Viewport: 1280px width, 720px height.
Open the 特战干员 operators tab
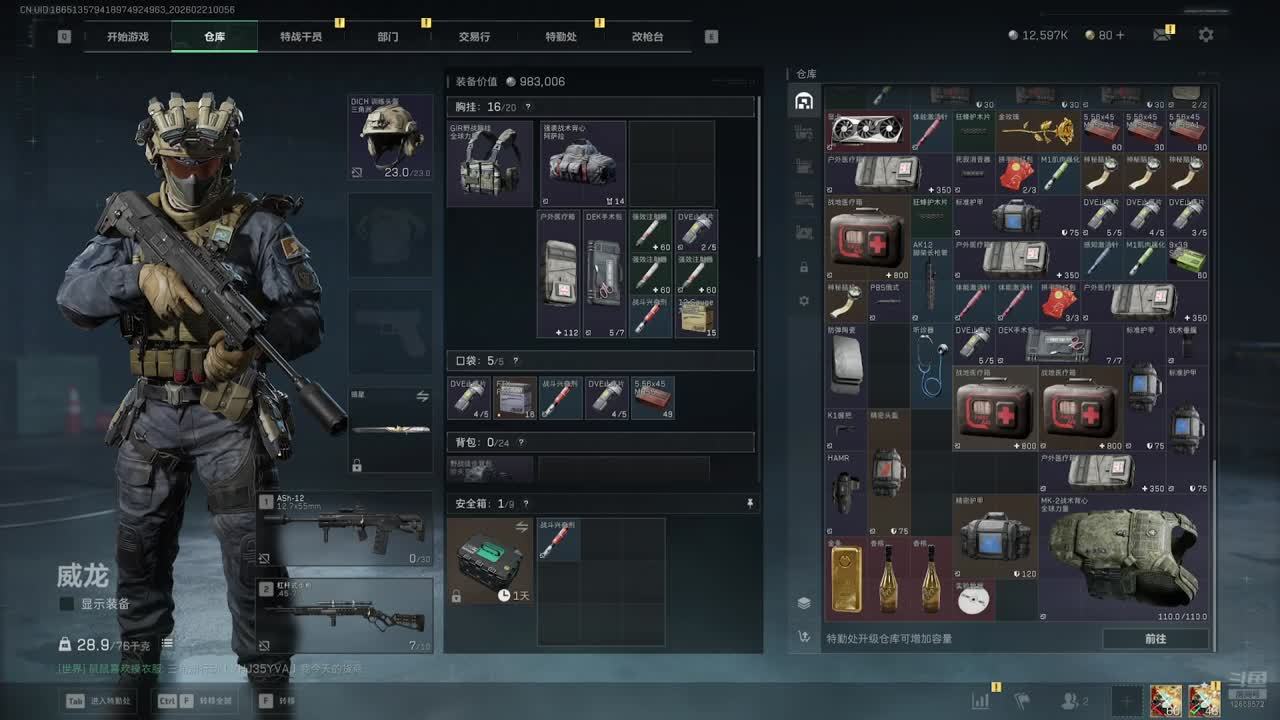(x=301, y=37)
